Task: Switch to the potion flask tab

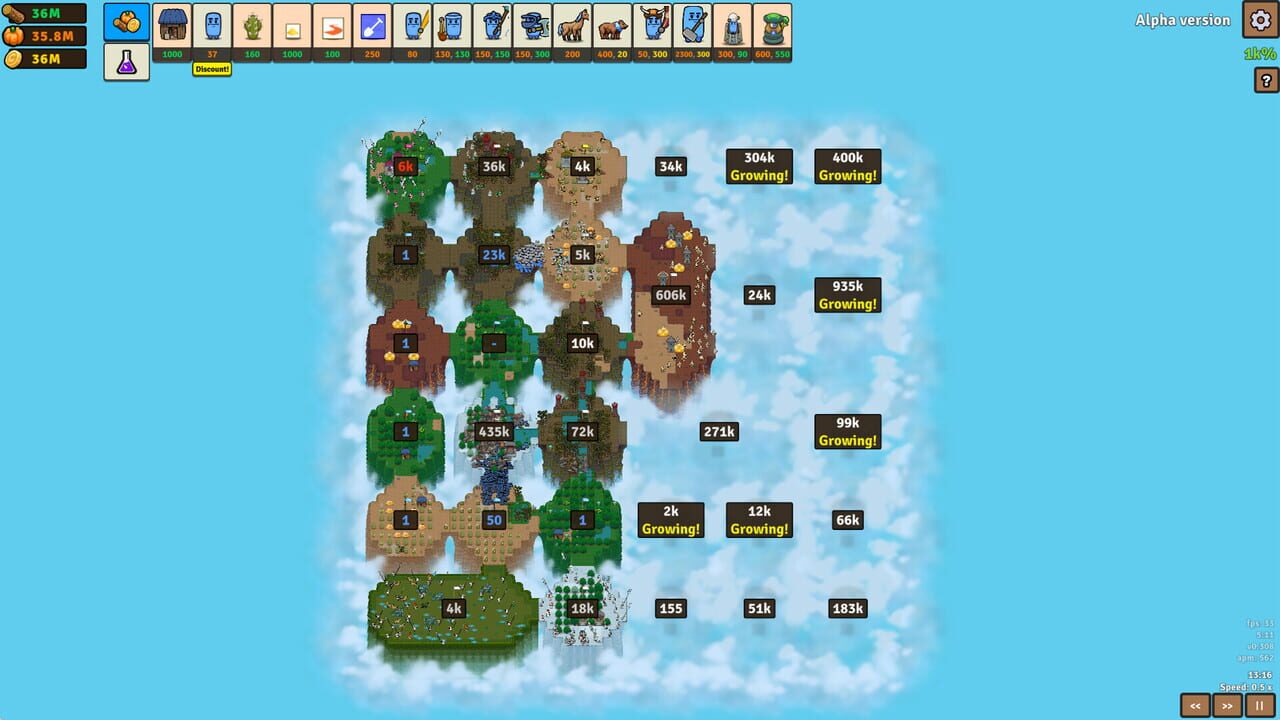Action: [126, 60]
